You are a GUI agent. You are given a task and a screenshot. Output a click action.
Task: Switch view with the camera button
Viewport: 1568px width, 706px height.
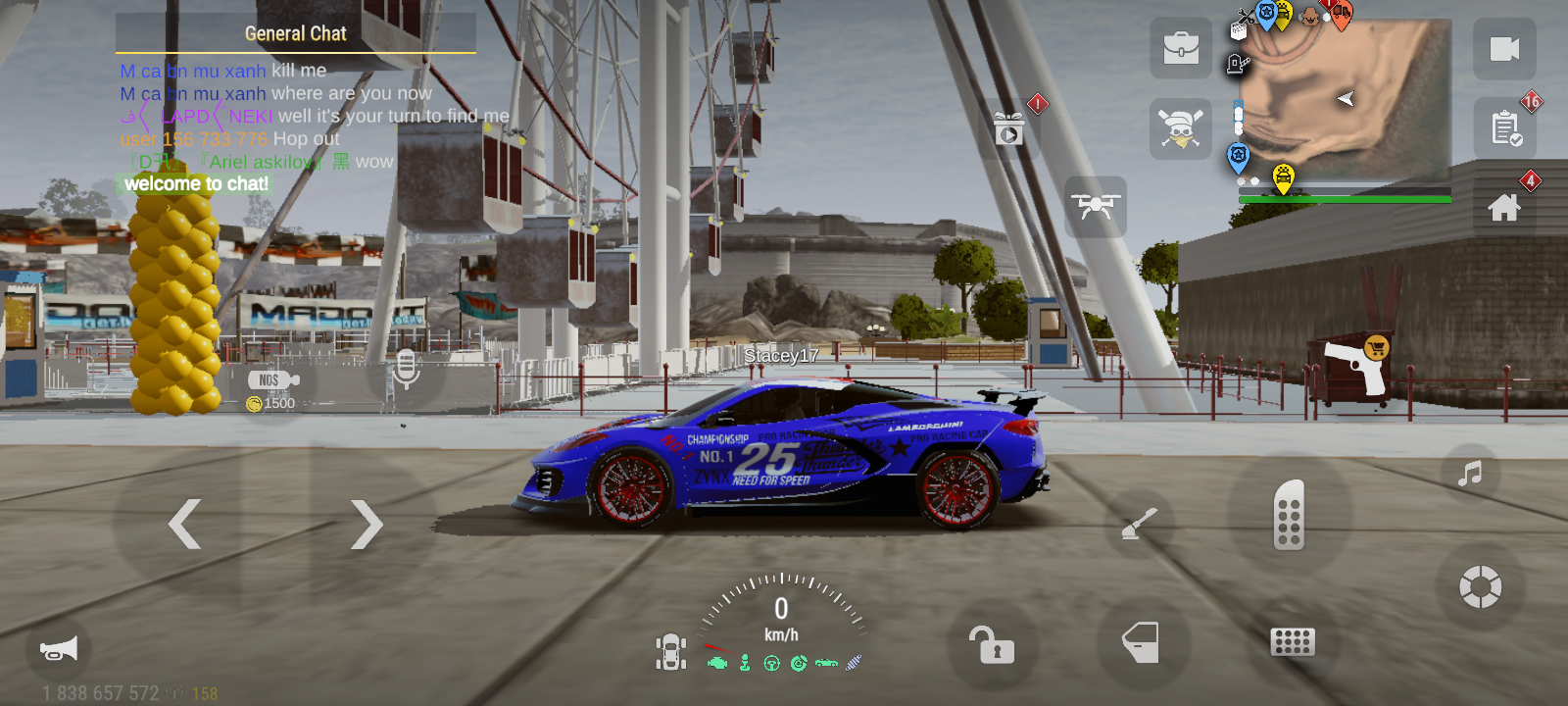(1504, 49)
